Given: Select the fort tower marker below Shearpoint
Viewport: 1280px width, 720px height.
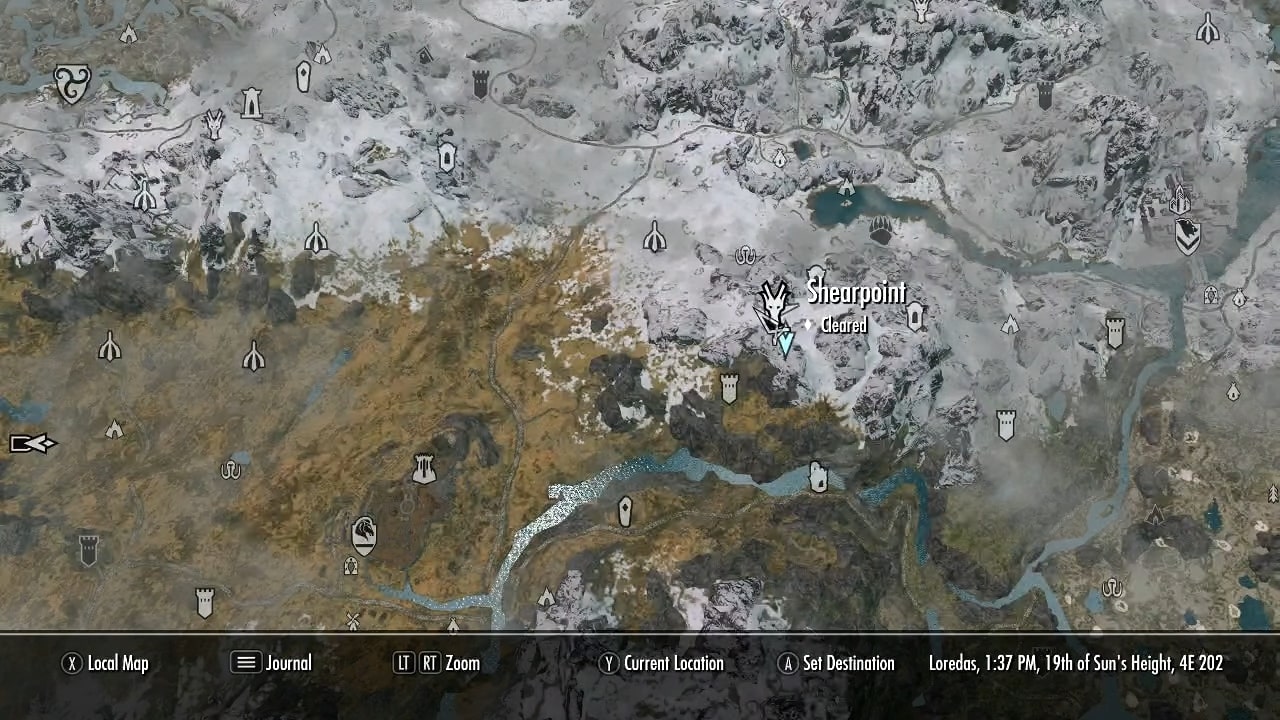Looking at the screenshot, I should [x=730, y=386].
